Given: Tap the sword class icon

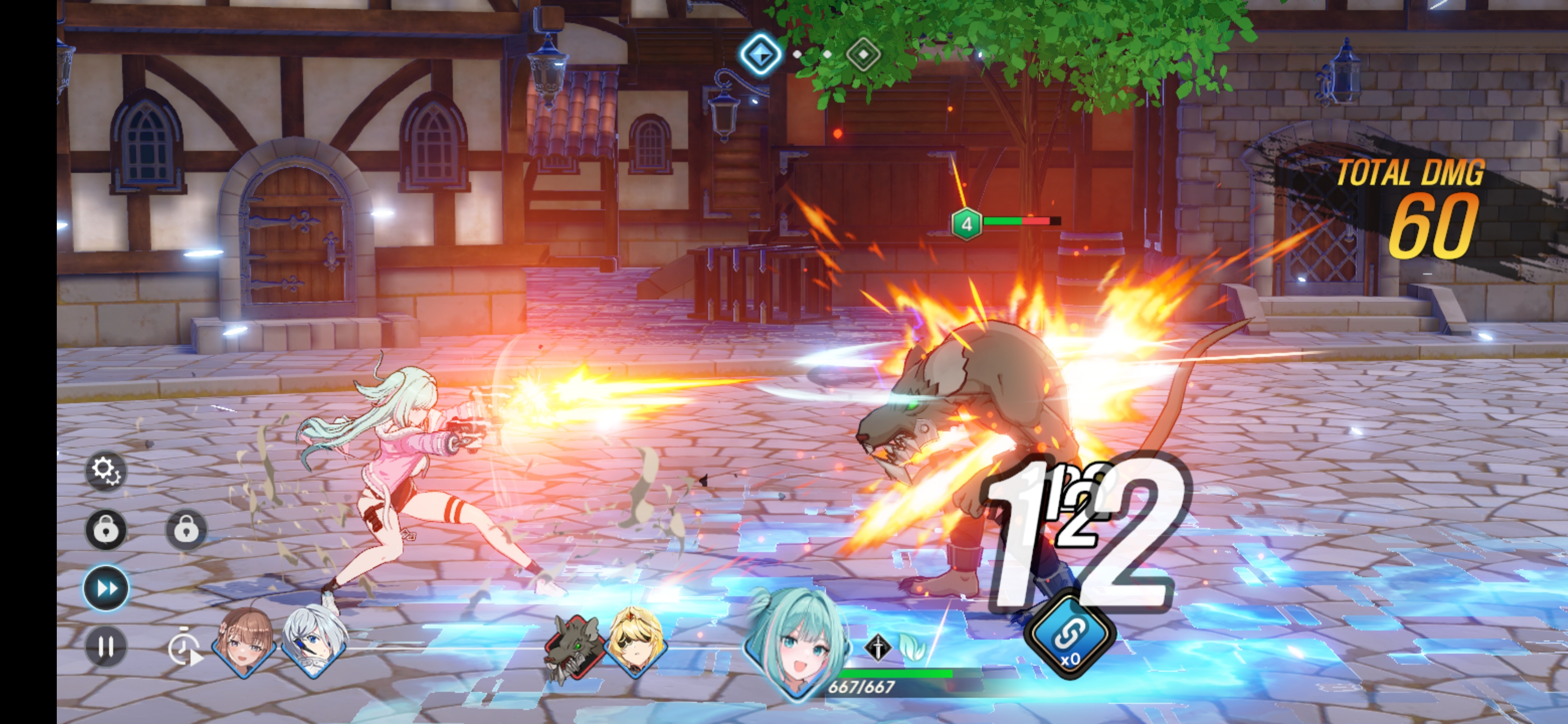Looking at the screenshot, I should [x=878, y=647].
